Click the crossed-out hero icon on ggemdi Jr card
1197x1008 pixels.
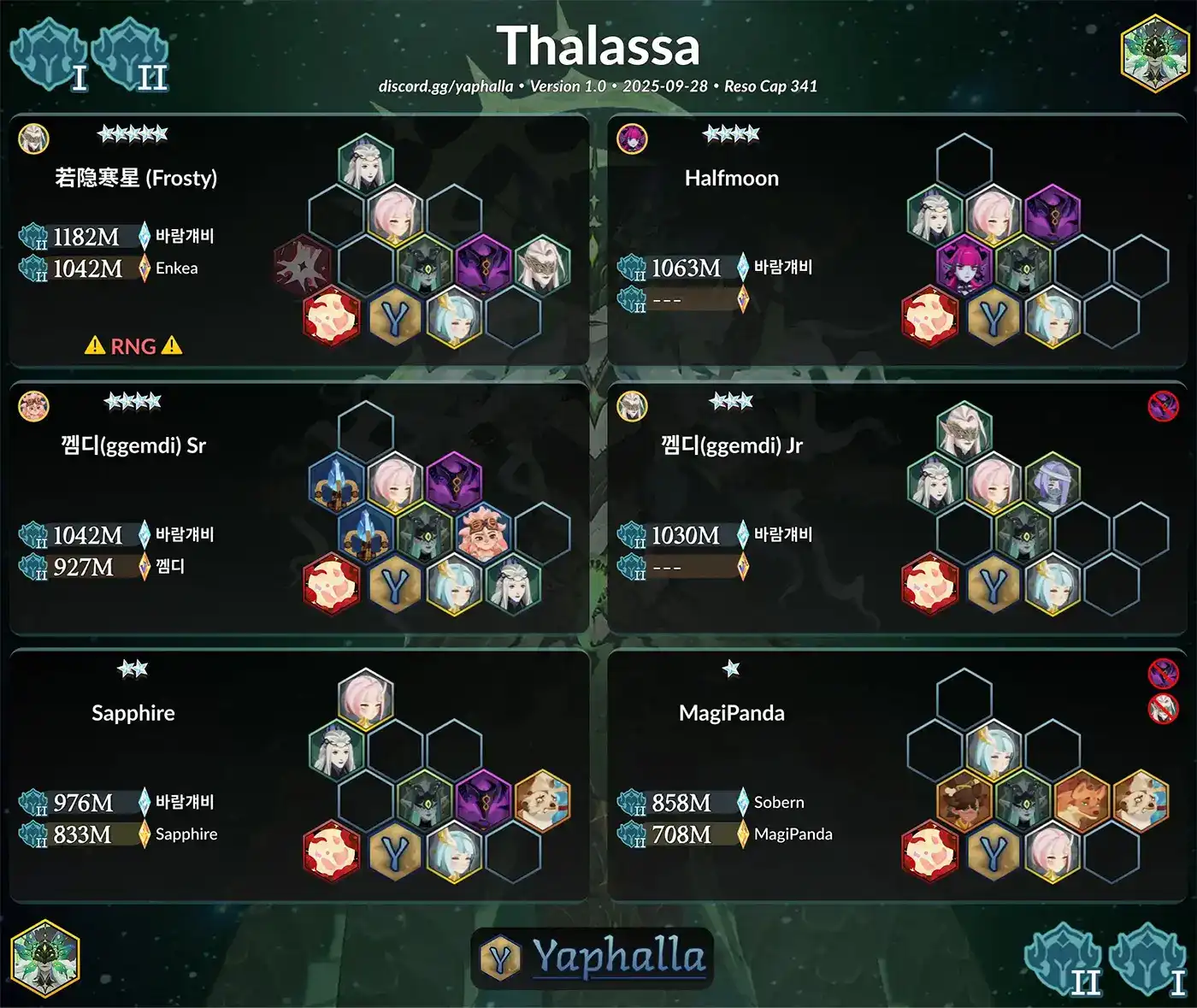click(1163, 406)
